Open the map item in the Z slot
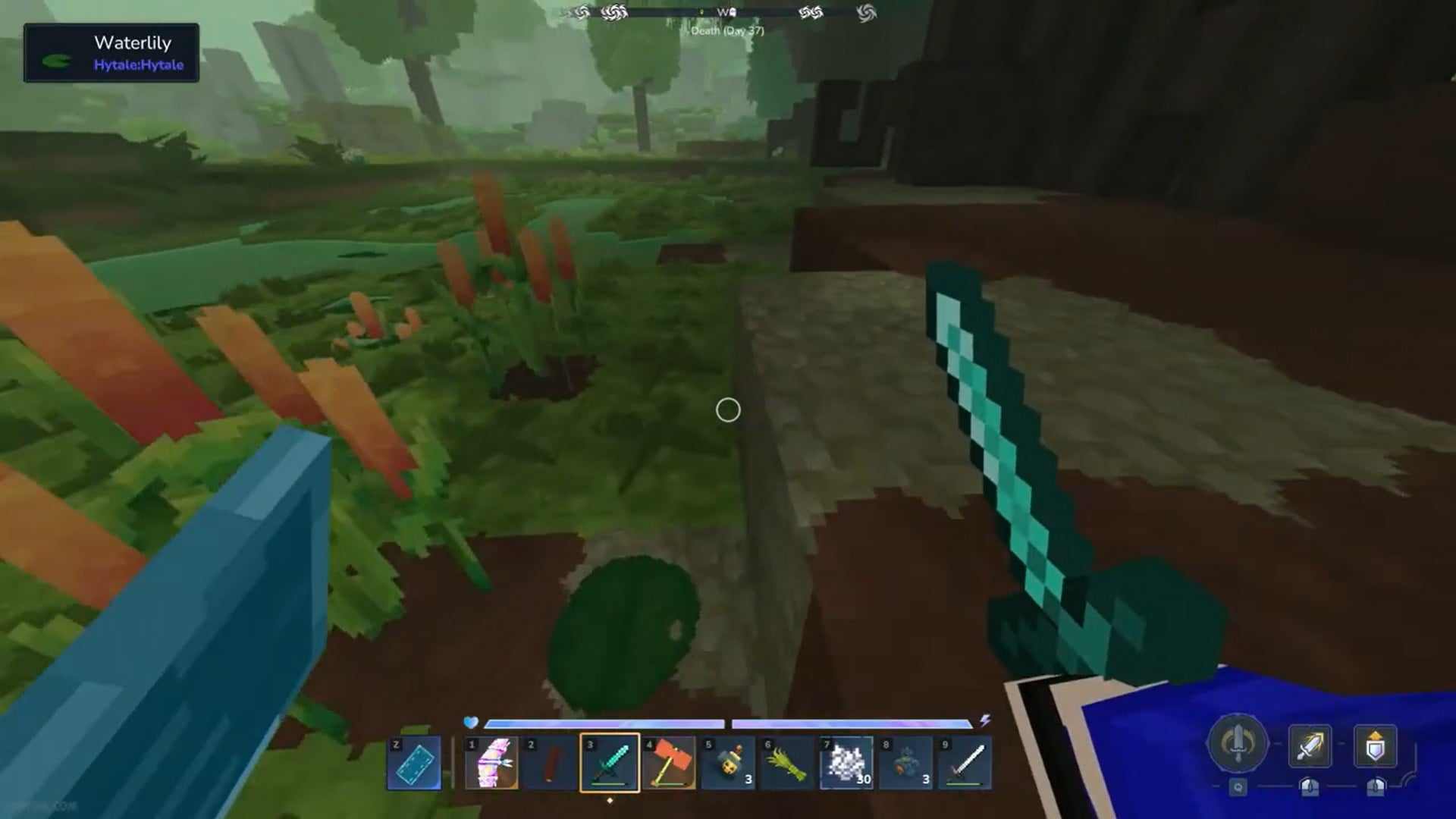Image resolution: width=1456 pixels, height=819 pixels. (413, 762)
